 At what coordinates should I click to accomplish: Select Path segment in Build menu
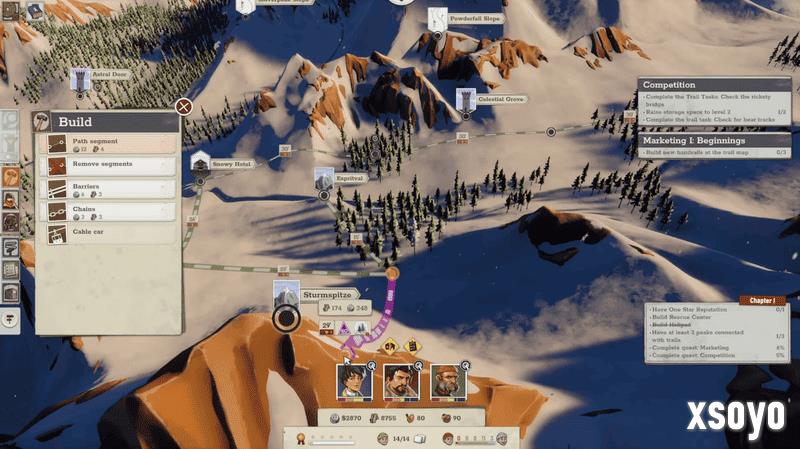[x=108, y=143]
